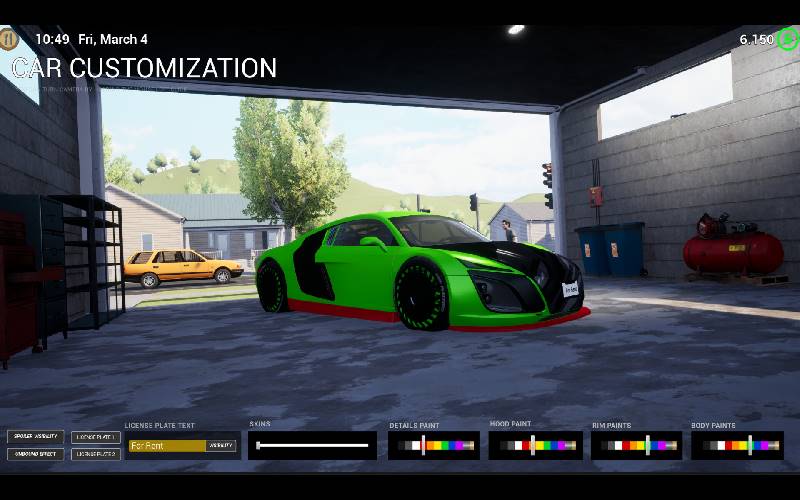Click the license plate text field
Screen dimensions: 800x500
[166, 446]
